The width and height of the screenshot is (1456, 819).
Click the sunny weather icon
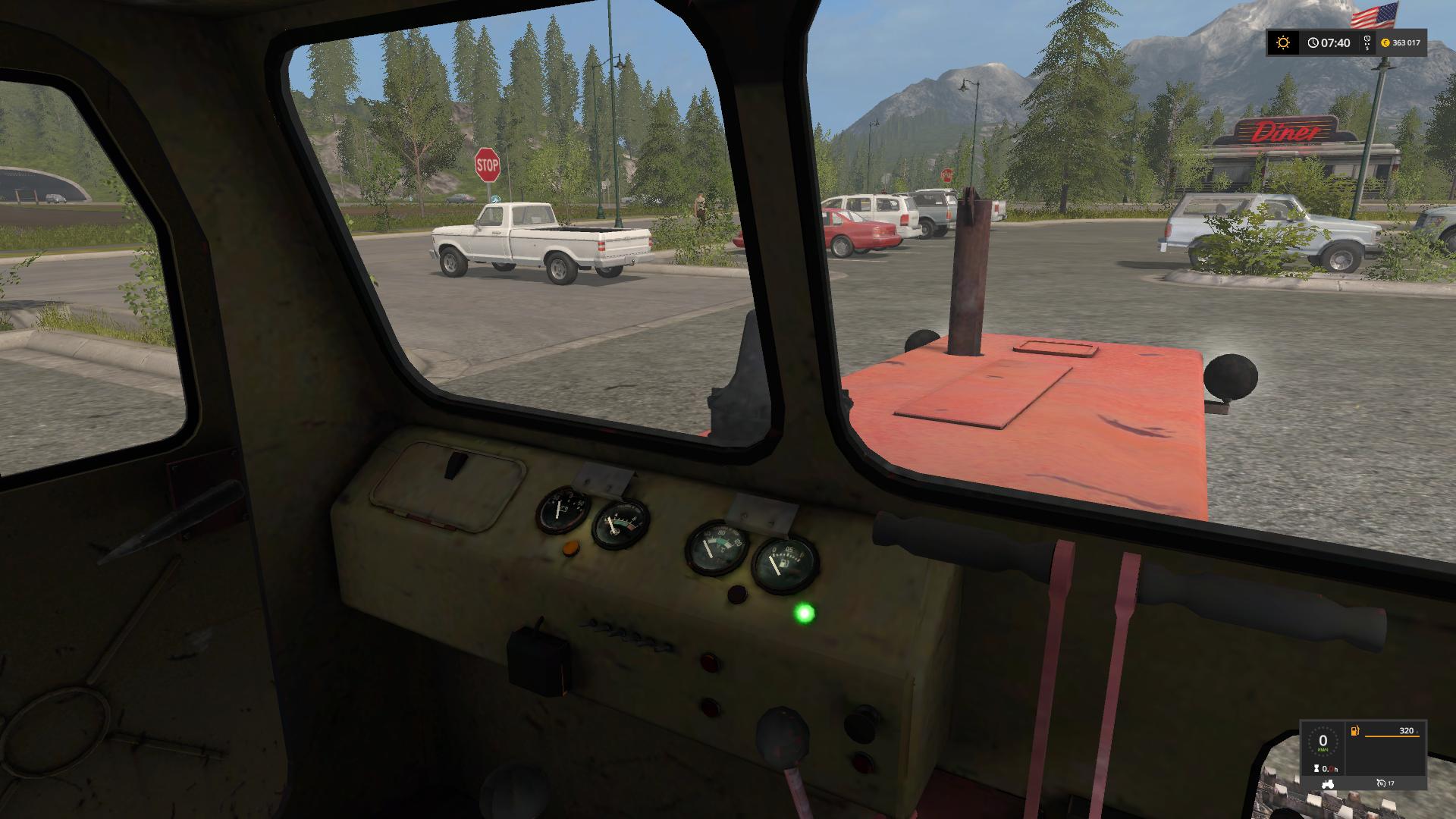[1283, 43]
